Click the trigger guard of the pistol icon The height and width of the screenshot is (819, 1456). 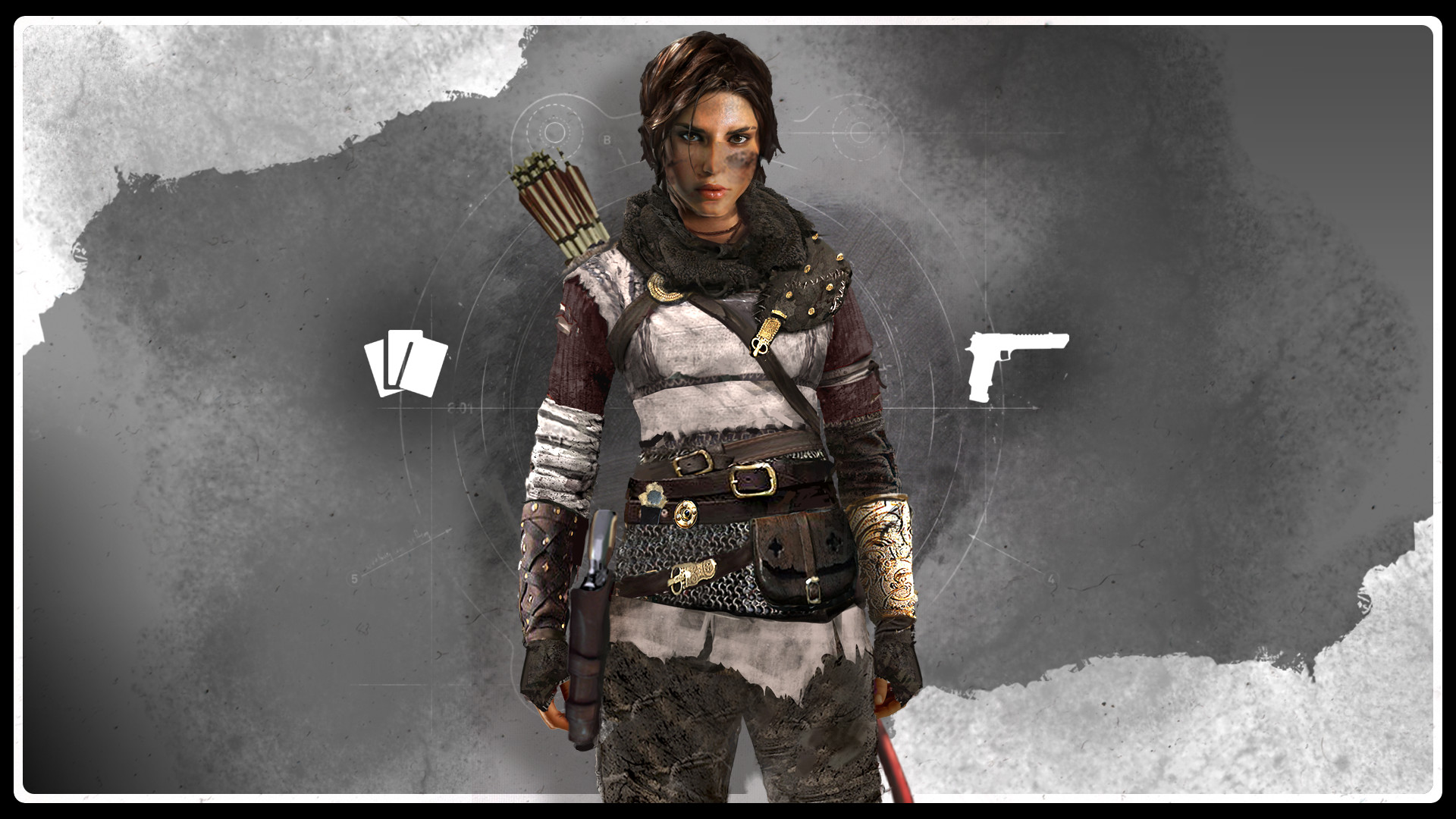(1004, 355)
